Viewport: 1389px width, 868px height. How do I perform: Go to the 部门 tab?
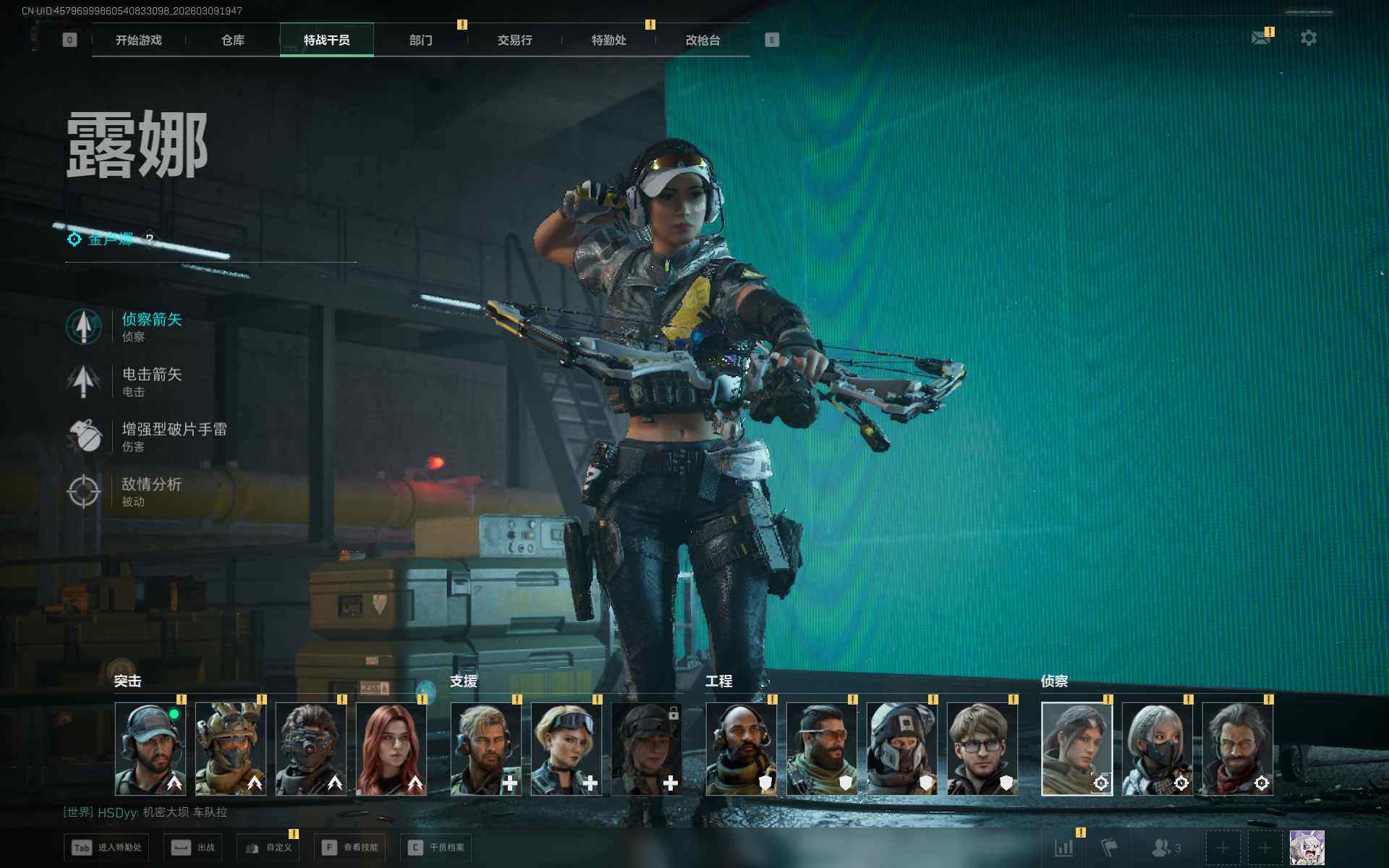coord(420,41)
